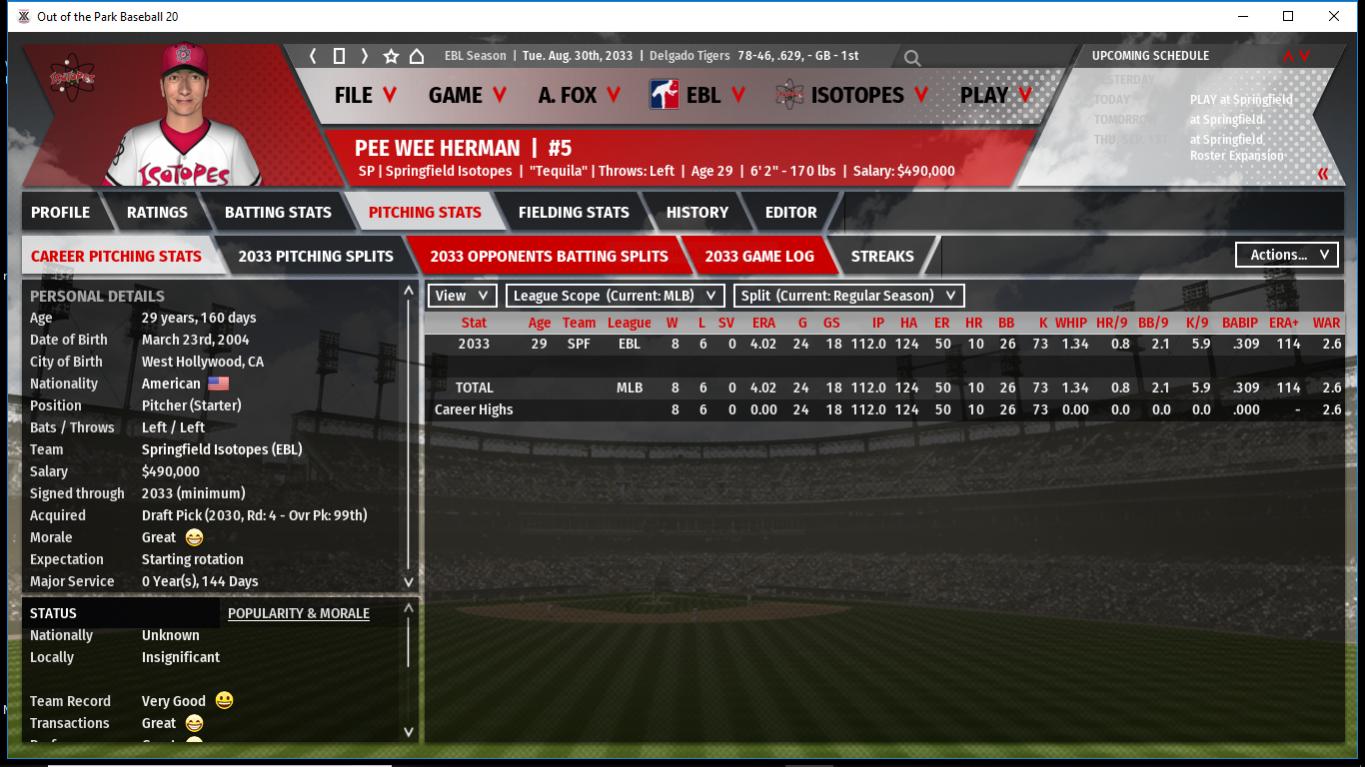
Task: Open the Editor tab
Action: pos(791,212)
